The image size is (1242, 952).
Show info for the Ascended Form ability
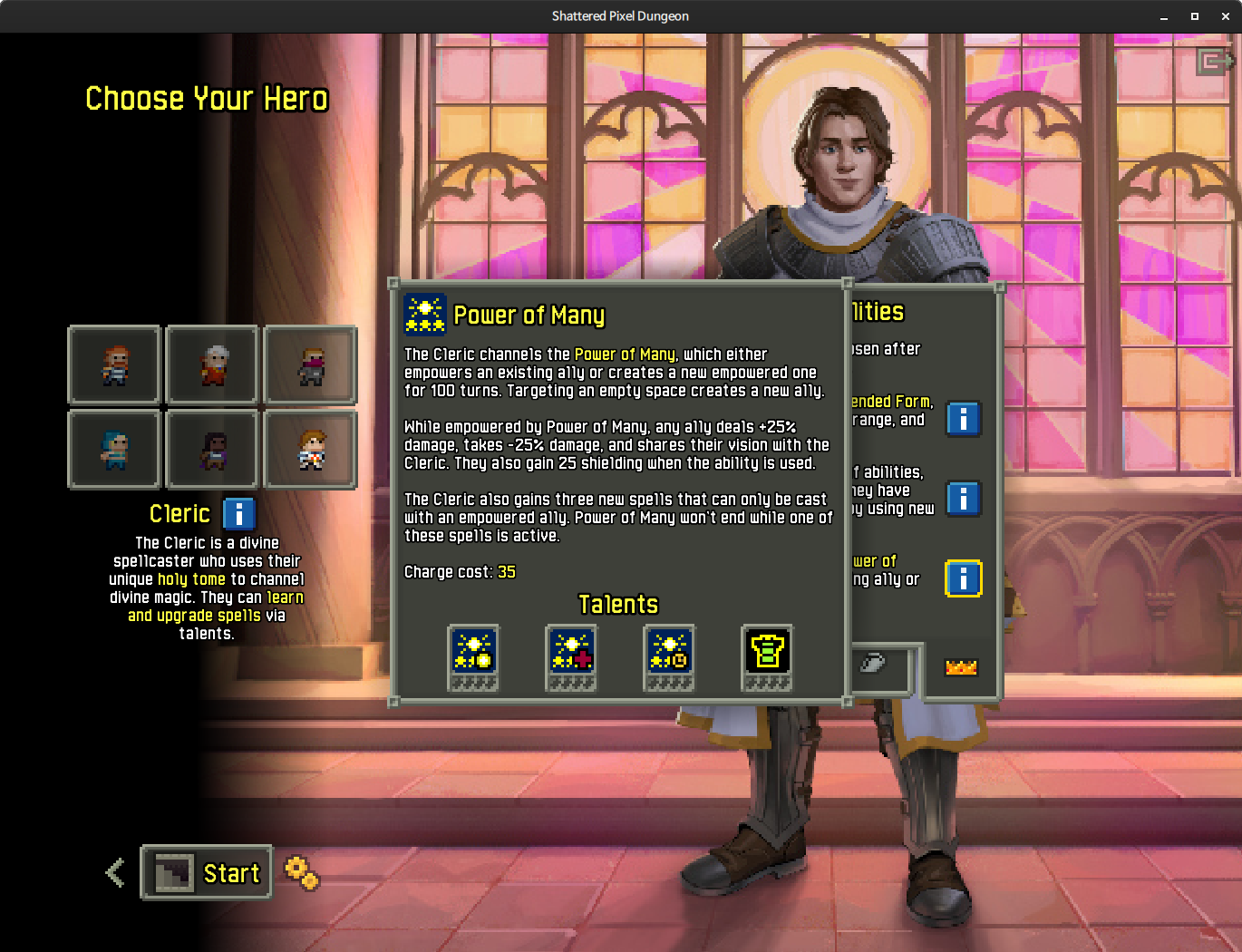(x=963, y=419)
